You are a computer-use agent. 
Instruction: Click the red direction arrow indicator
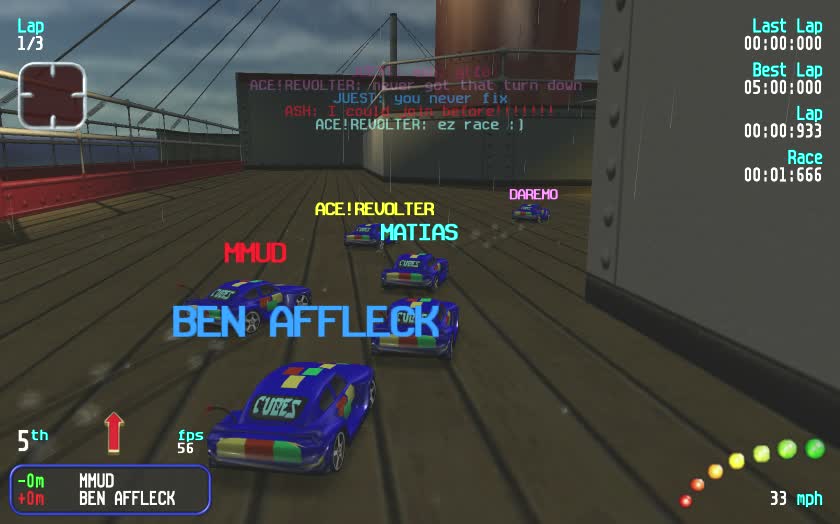(x=114, y=431)
